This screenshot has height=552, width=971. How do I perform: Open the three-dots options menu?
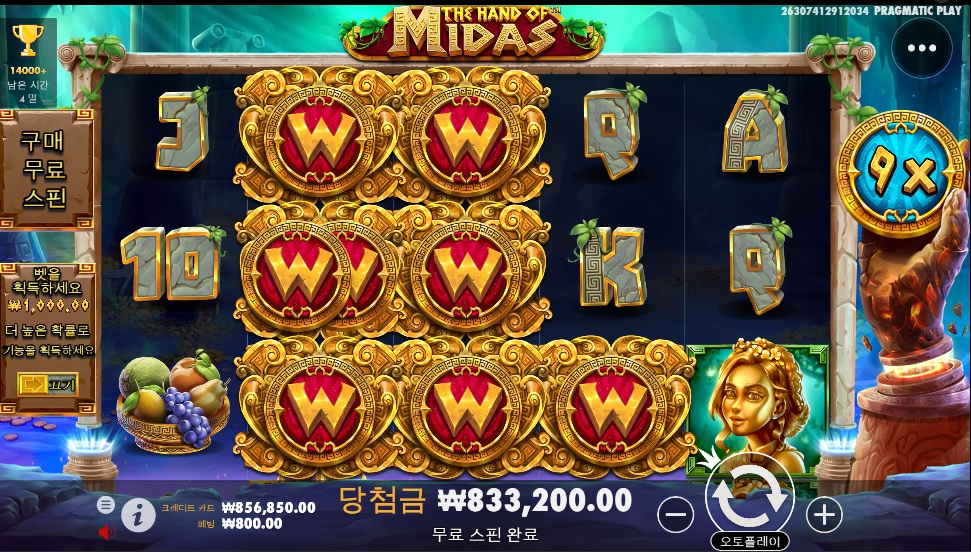pos(921,48)
